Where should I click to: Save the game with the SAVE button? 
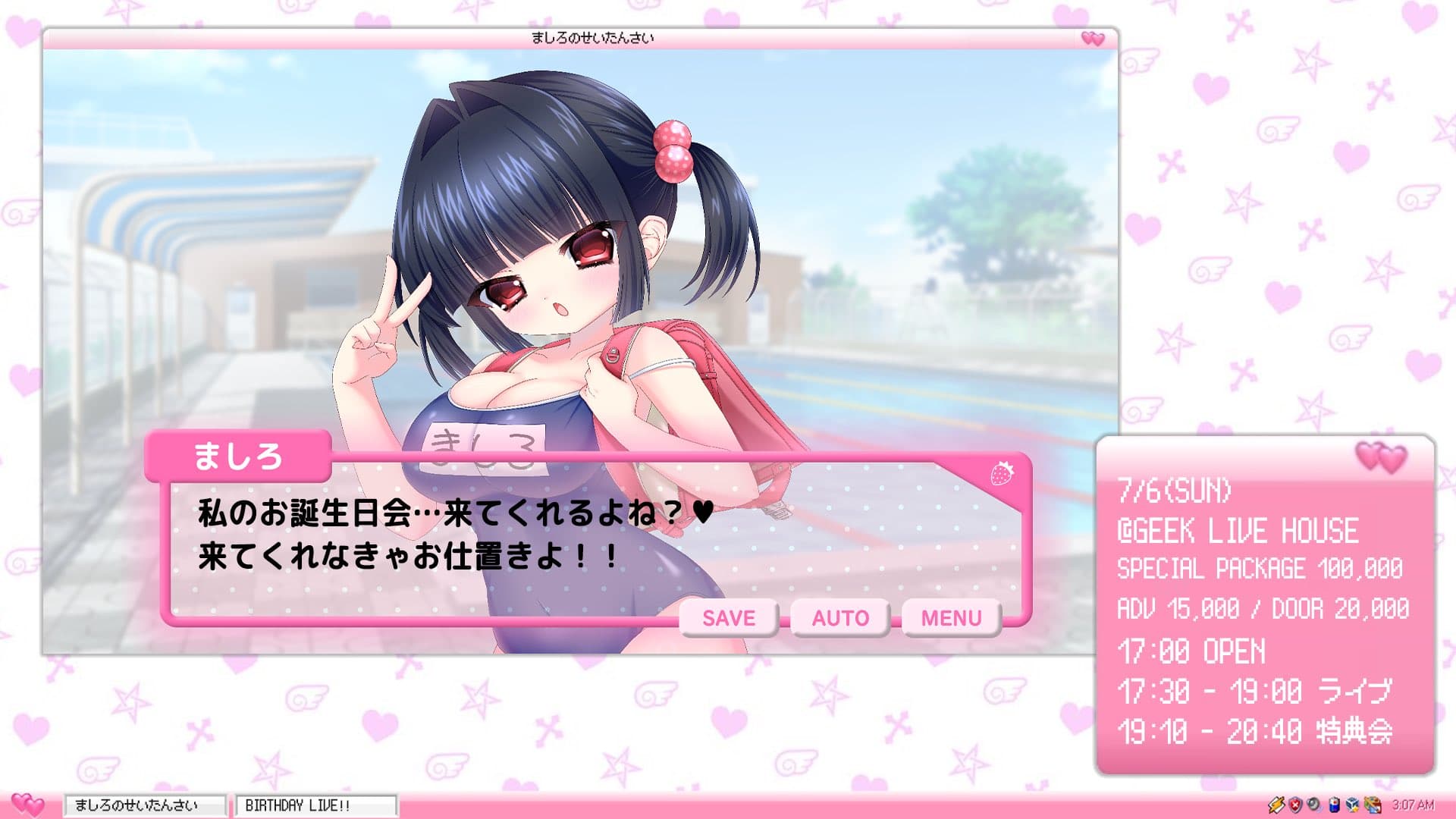pyautogui.click(x=729, y=618)
